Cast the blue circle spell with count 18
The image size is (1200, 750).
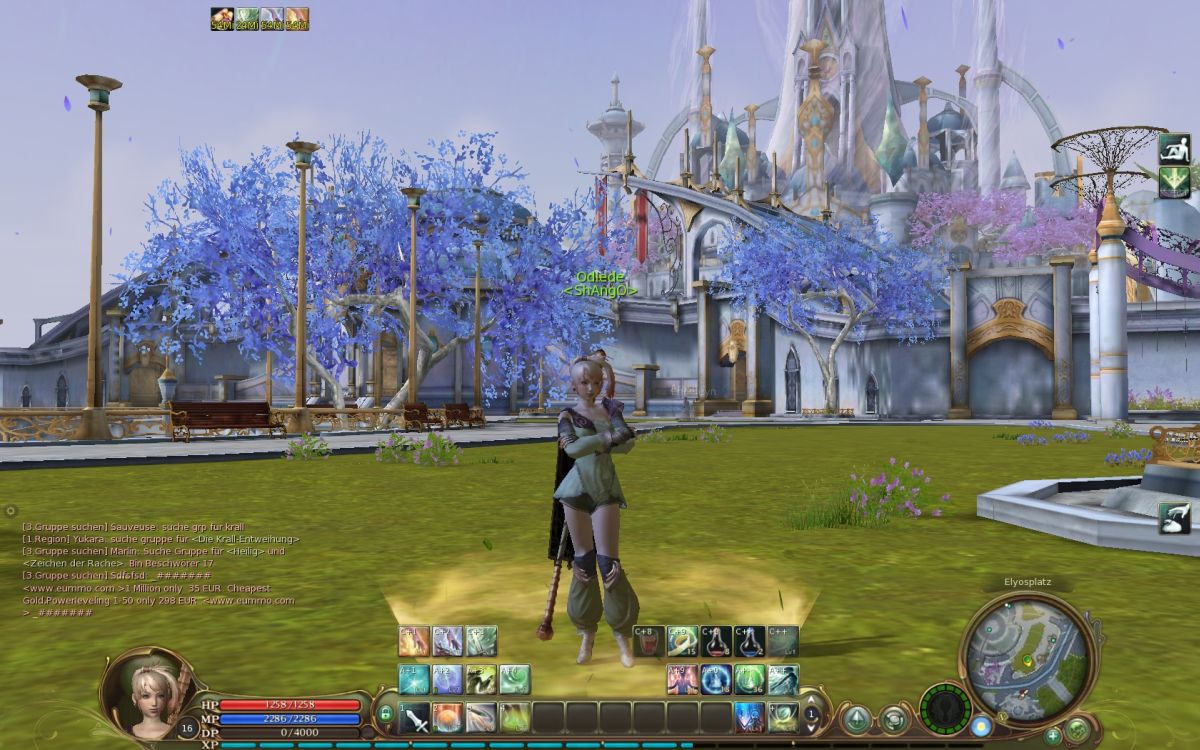point(716,680)
